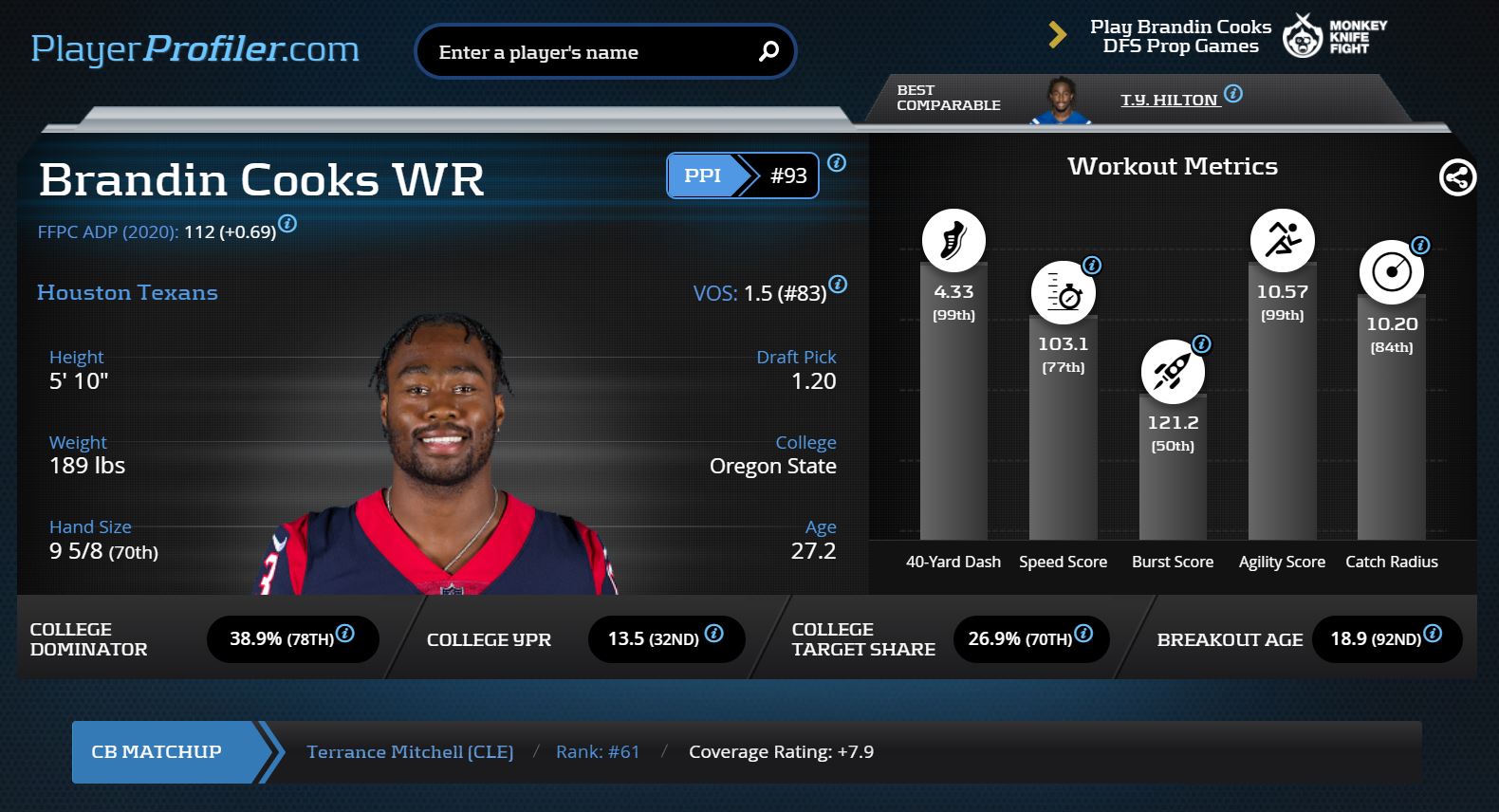Show info for Breakout Age stat
1499x812 pixels.
1433,633
